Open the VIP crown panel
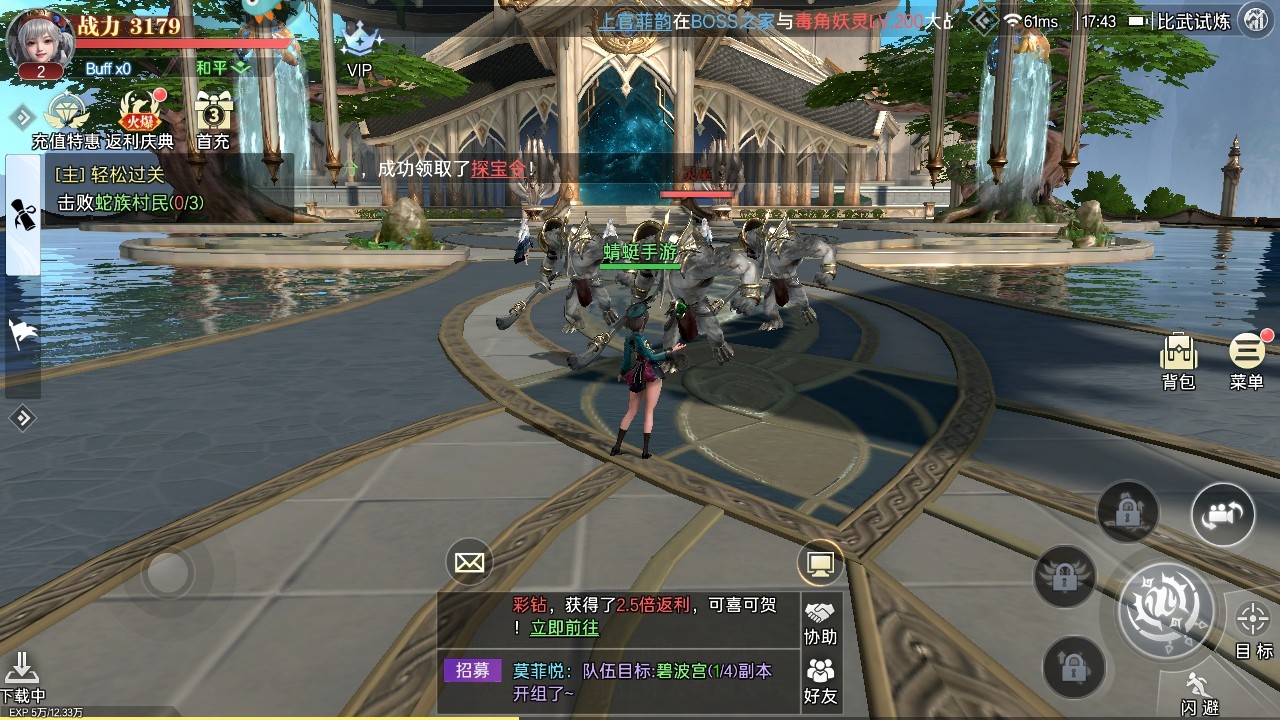 point(358,47)
